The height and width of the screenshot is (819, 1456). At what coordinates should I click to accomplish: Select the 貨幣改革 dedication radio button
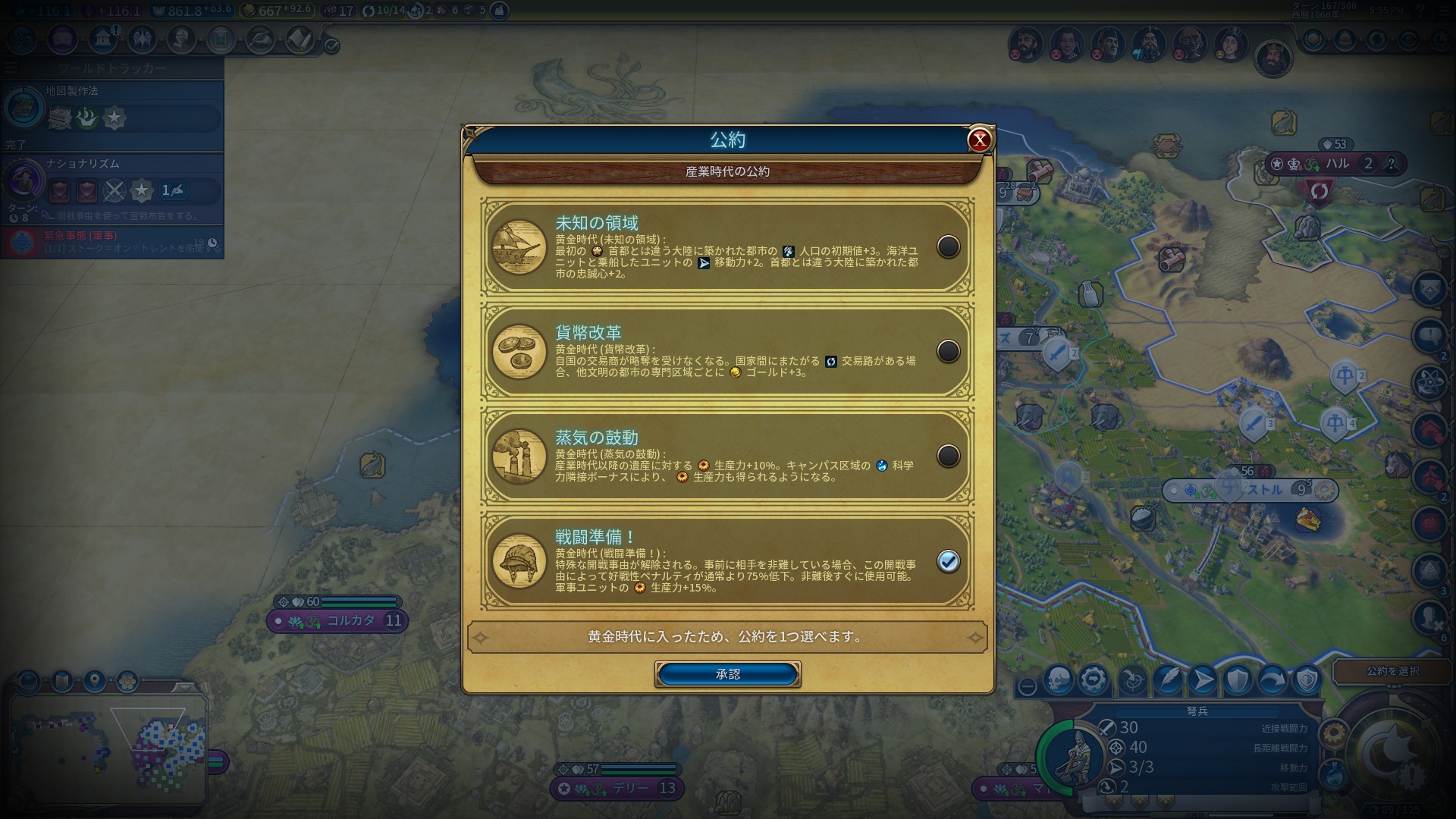[948, 352]
